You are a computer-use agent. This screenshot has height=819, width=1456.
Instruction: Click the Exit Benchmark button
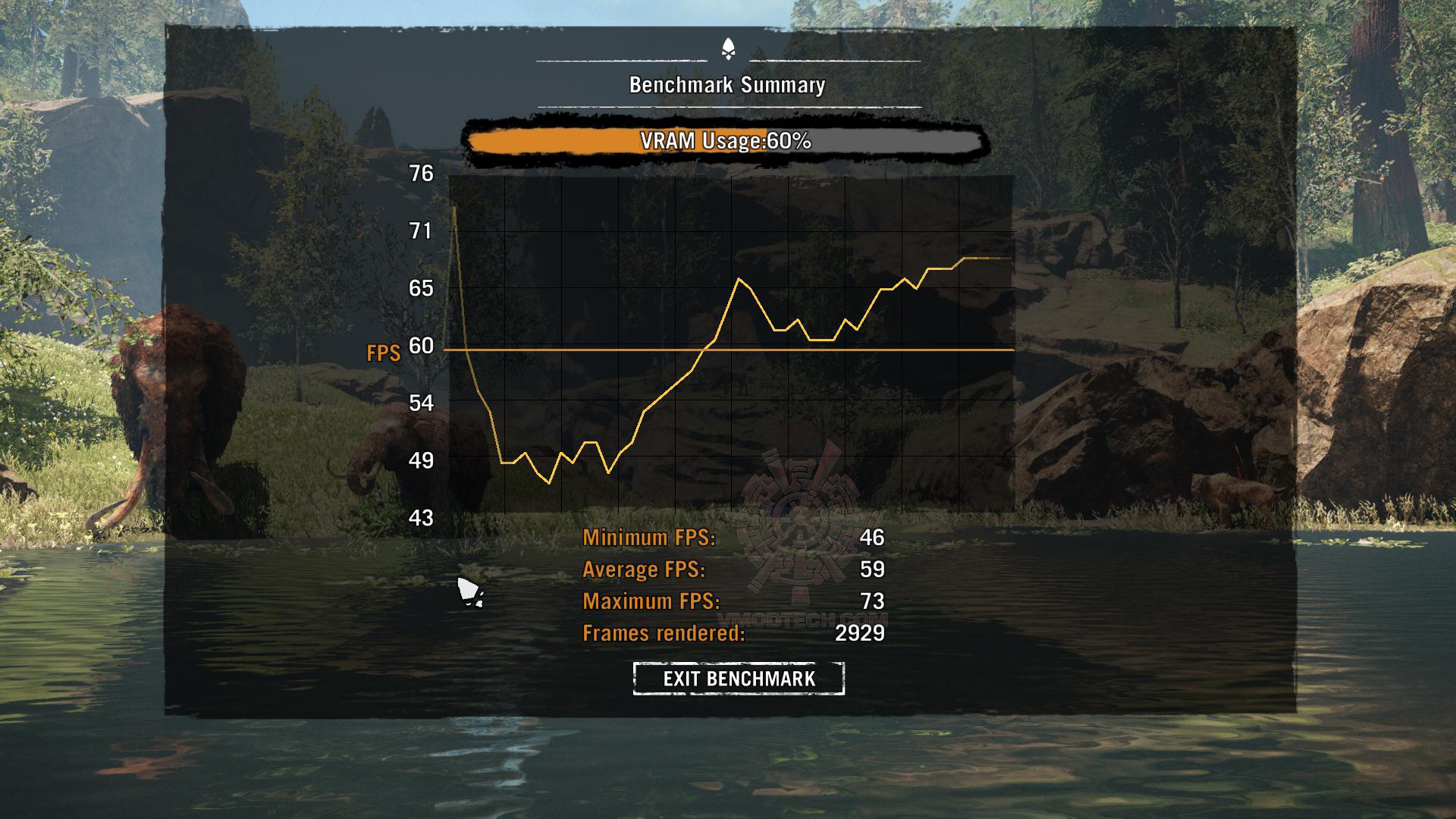(x=739, y=678)
